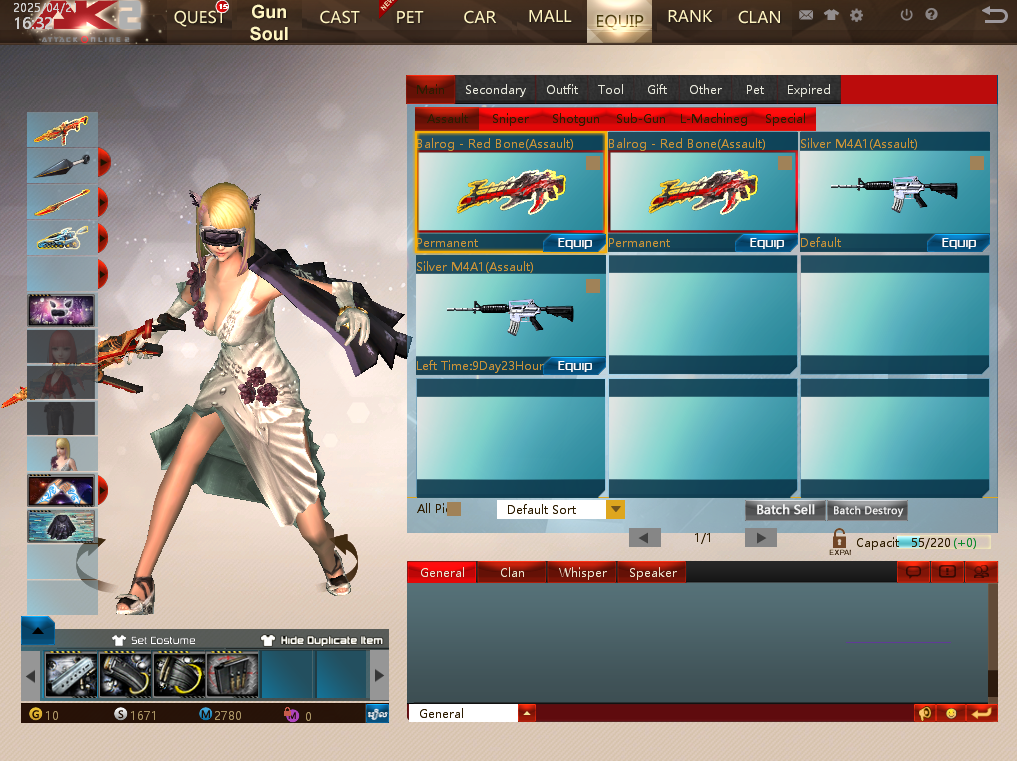
Task: Click the Batch Destroy button
Action: pyautogui.click(x=867, y=510)
